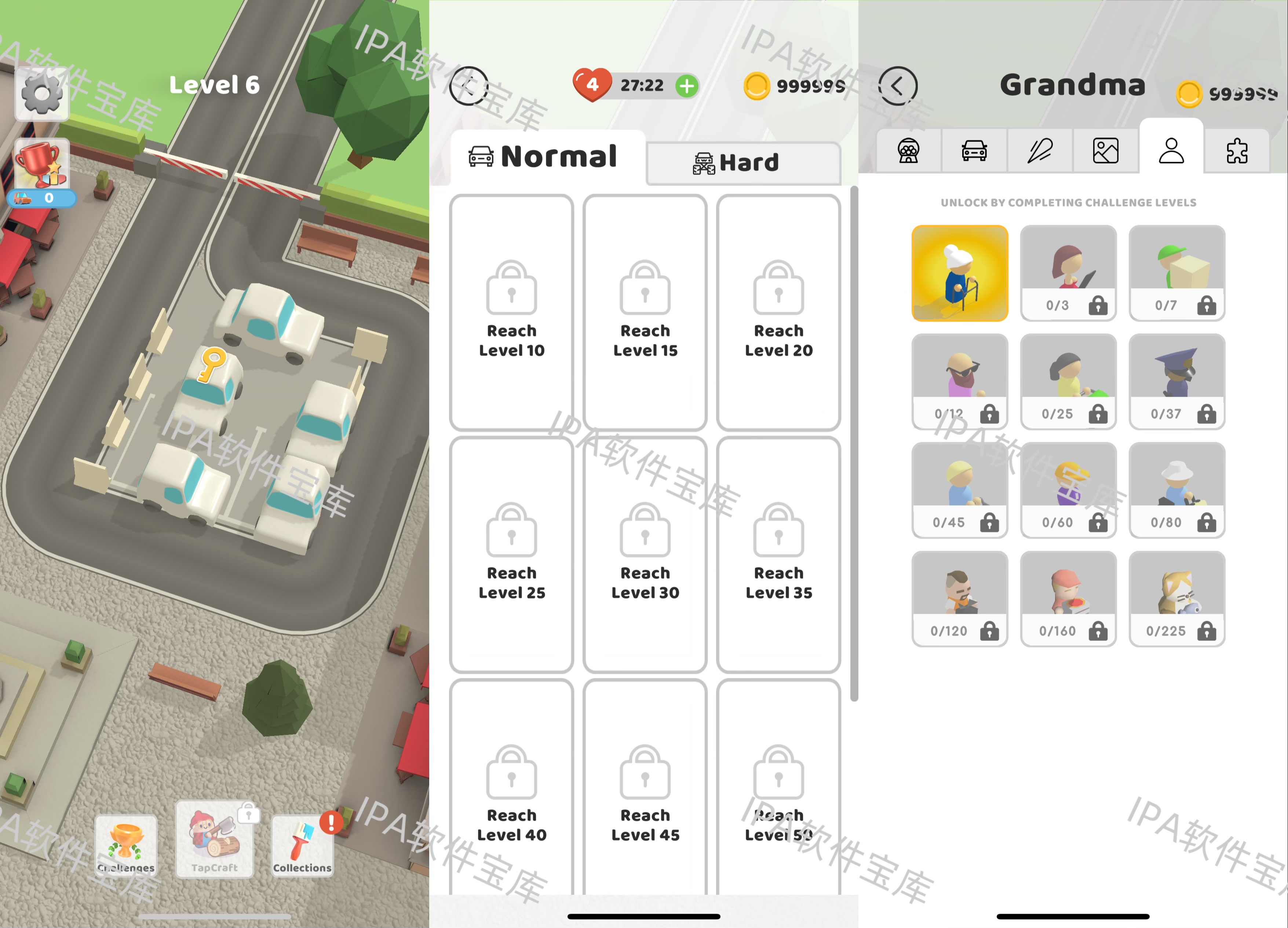Go back from the Grandma screen
Viewport: 1288px width, 928px height.
pos(897,86)
